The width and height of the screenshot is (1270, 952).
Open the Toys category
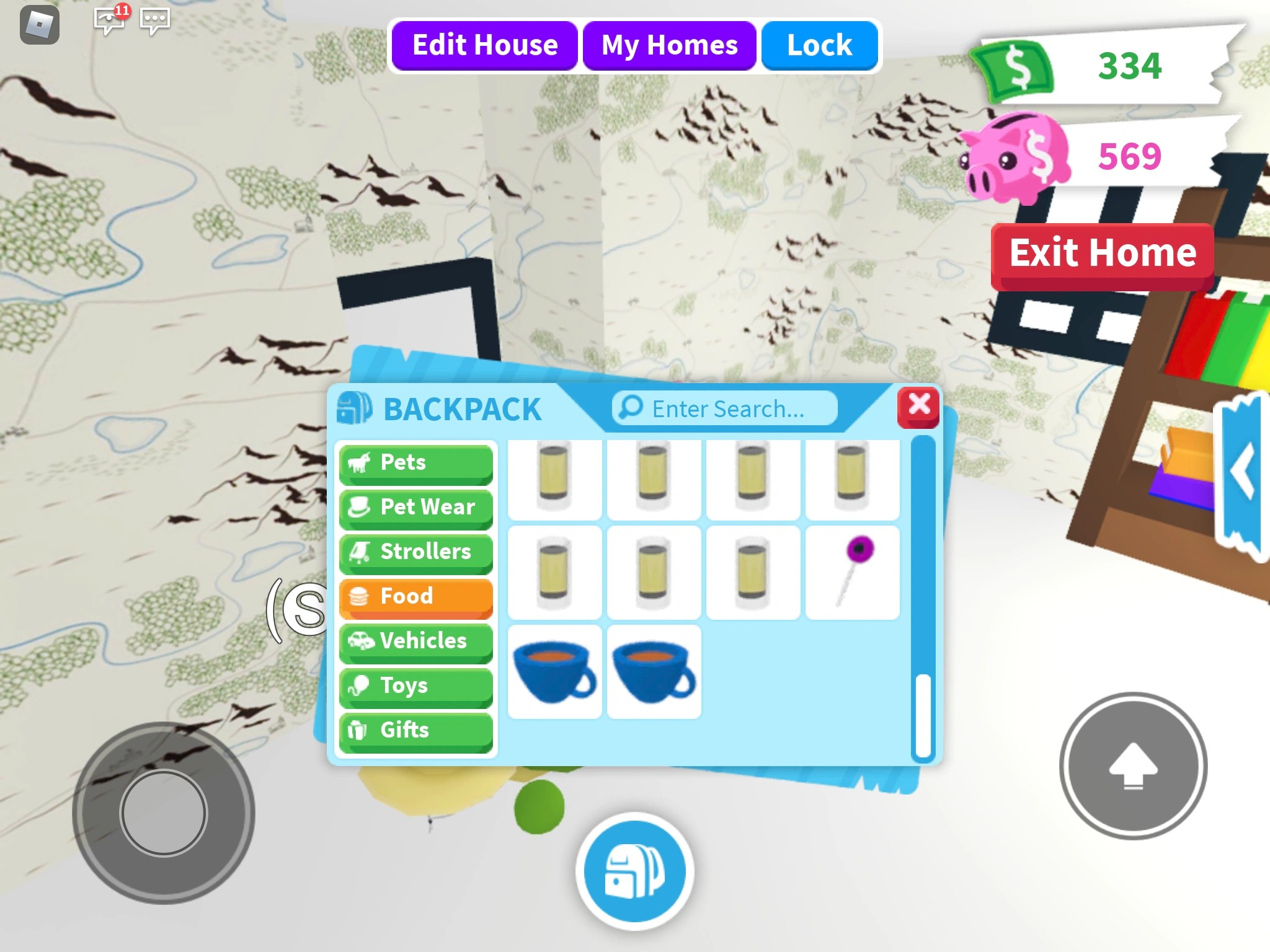coord(416,685)
